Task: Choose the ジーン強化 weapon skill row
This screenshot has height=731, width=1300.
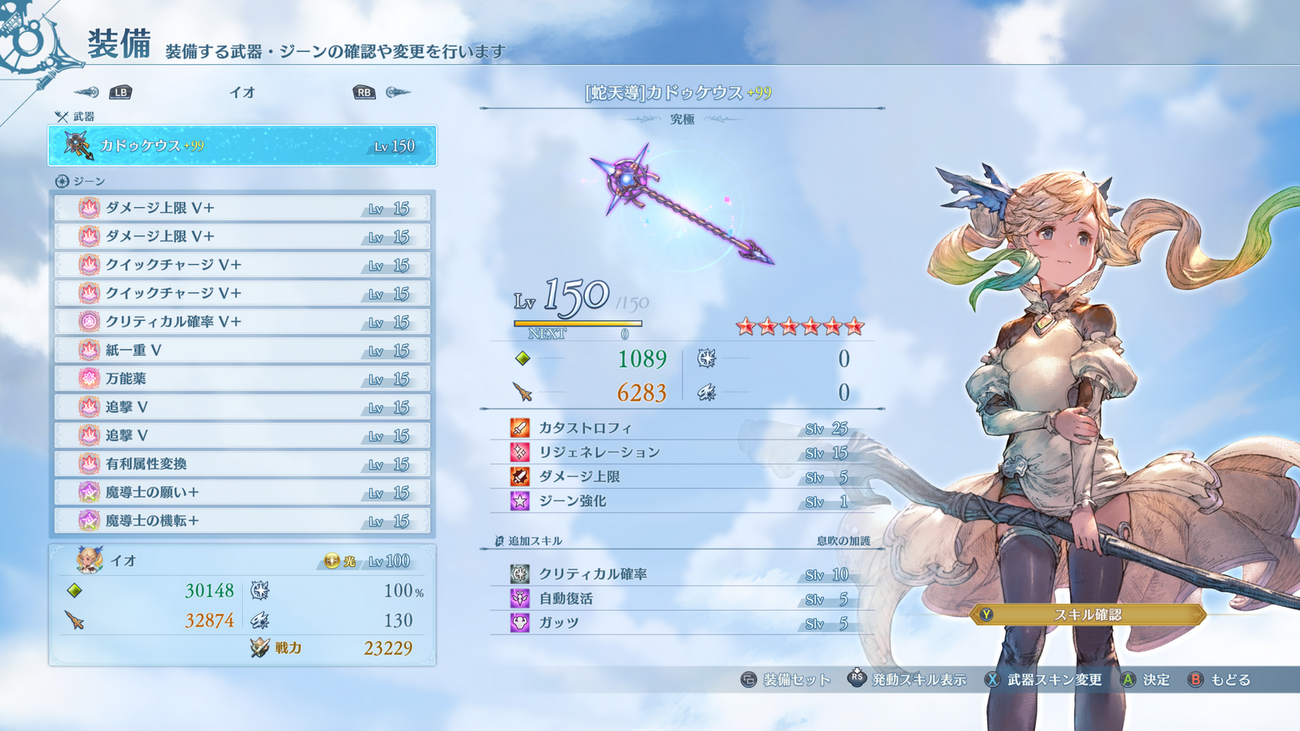Action: pyautogui.click(x=680, y=501)
